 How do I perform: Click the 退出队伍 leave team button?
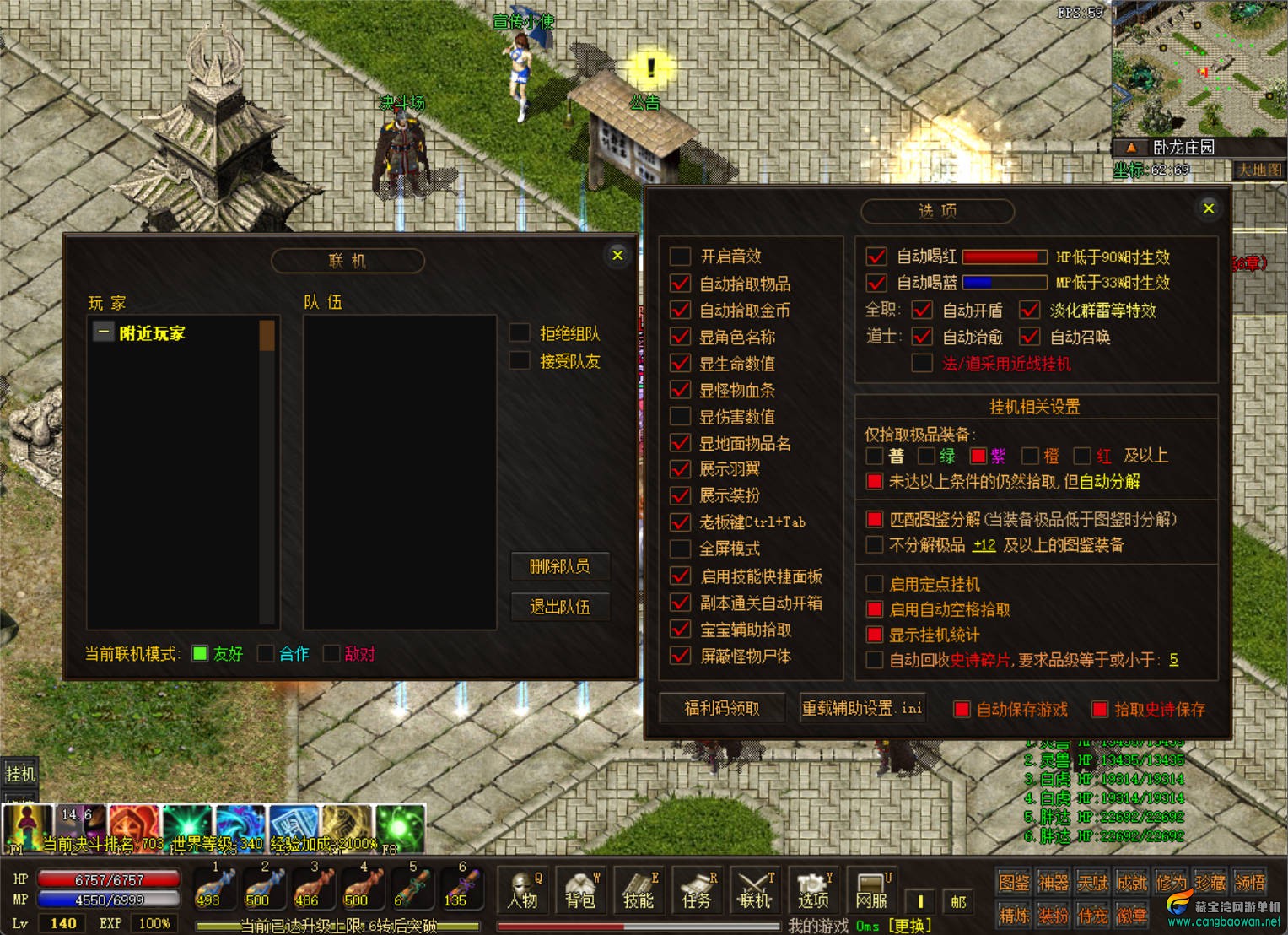pos(559,607)
